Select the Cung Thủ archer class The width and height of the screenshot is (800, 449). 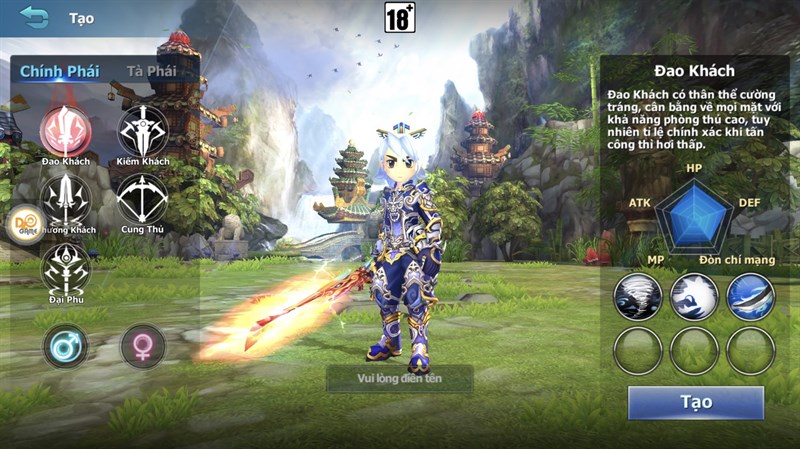click(142, 199)
